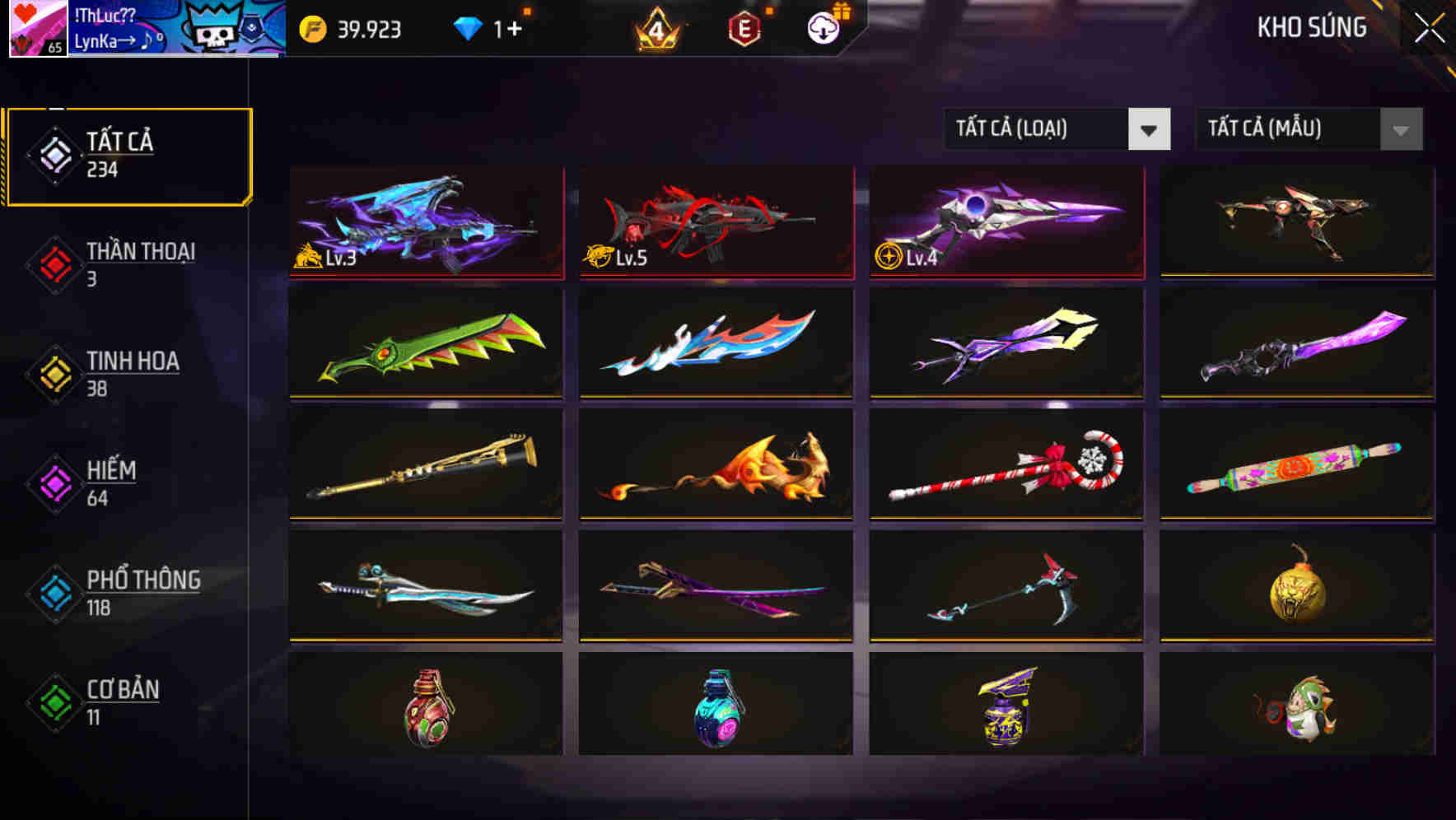Click the blue diamond currency icon

469,28
